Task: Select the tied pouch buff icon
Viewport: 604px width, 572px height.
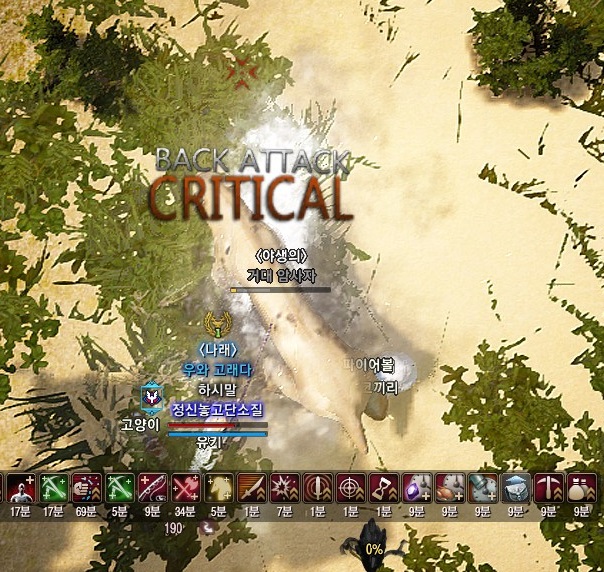Action: [x=581, y=488]
